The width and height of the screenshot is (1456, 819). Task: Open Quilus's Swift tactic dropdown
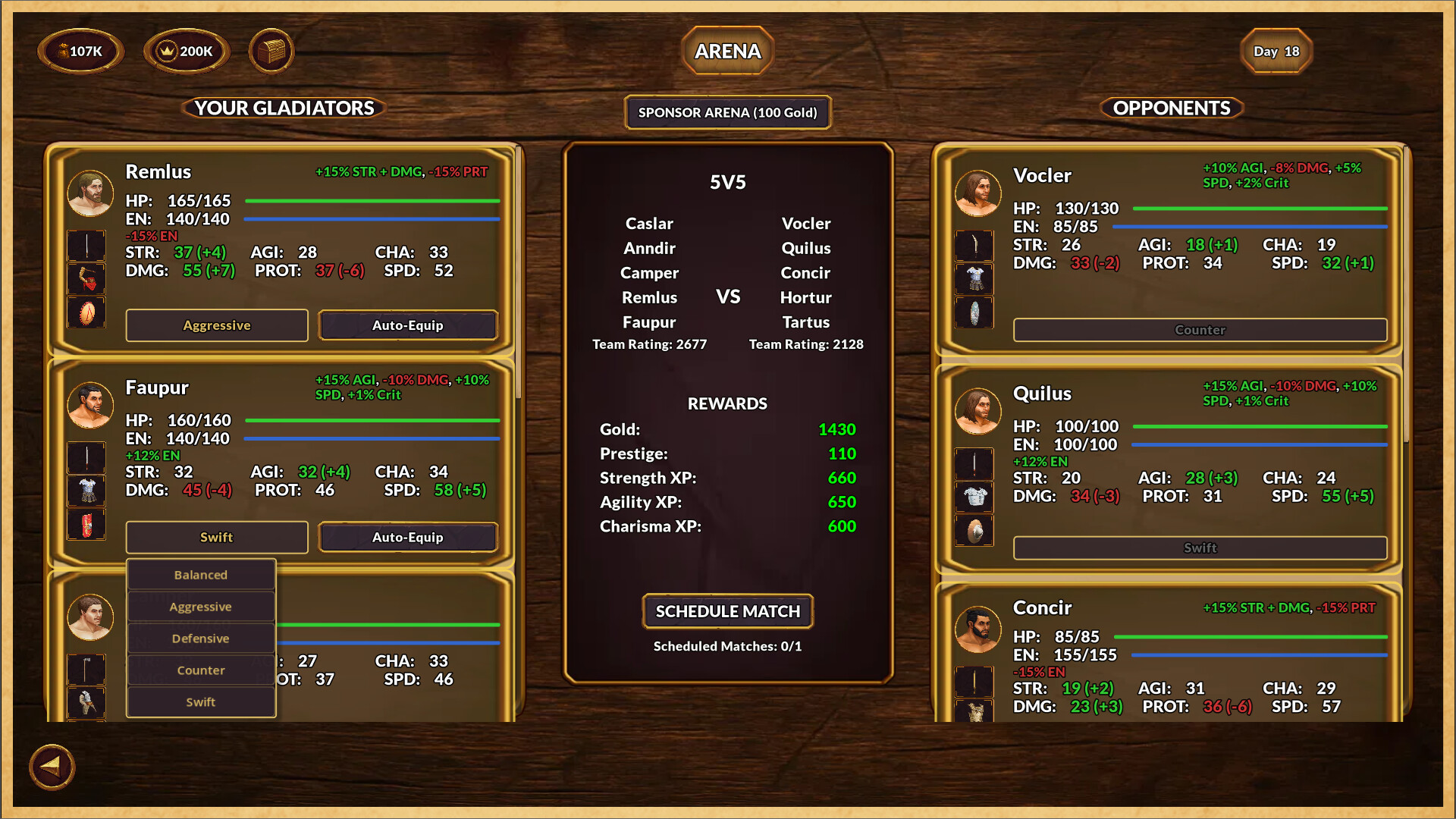pos(1198,548)
